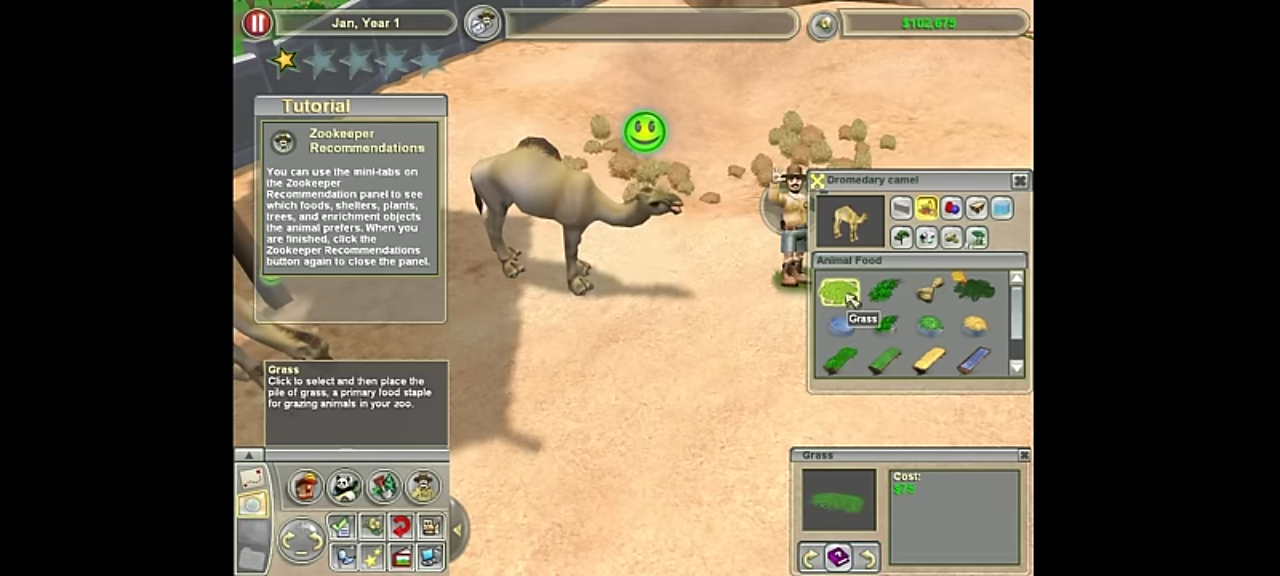The width and height of the screenshot is (1280, 576).
Task: Switch to the fence barrier mini-tab
Action: point(902,208)
